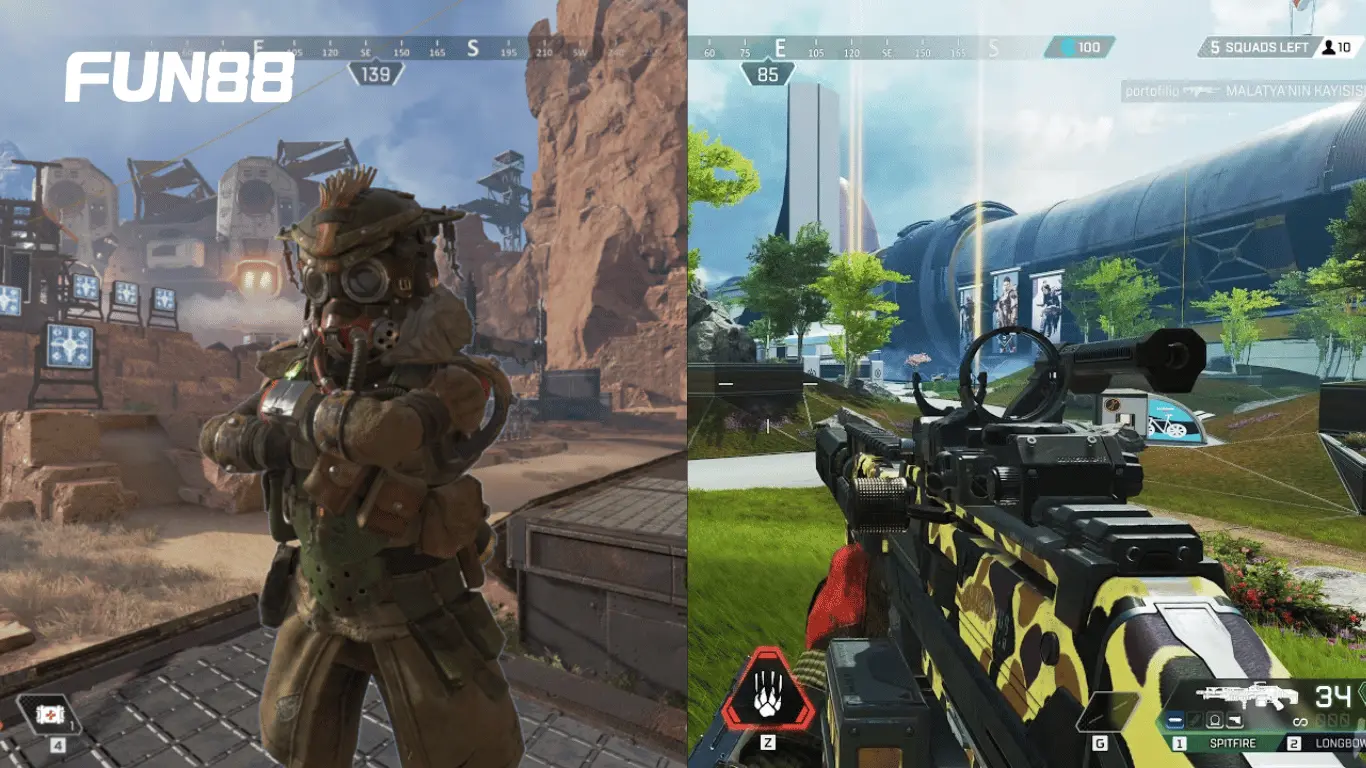This screenshot has width=1366, height=768.
Task: Click the ammo counter showing 34
Action: click(1334, 697)
